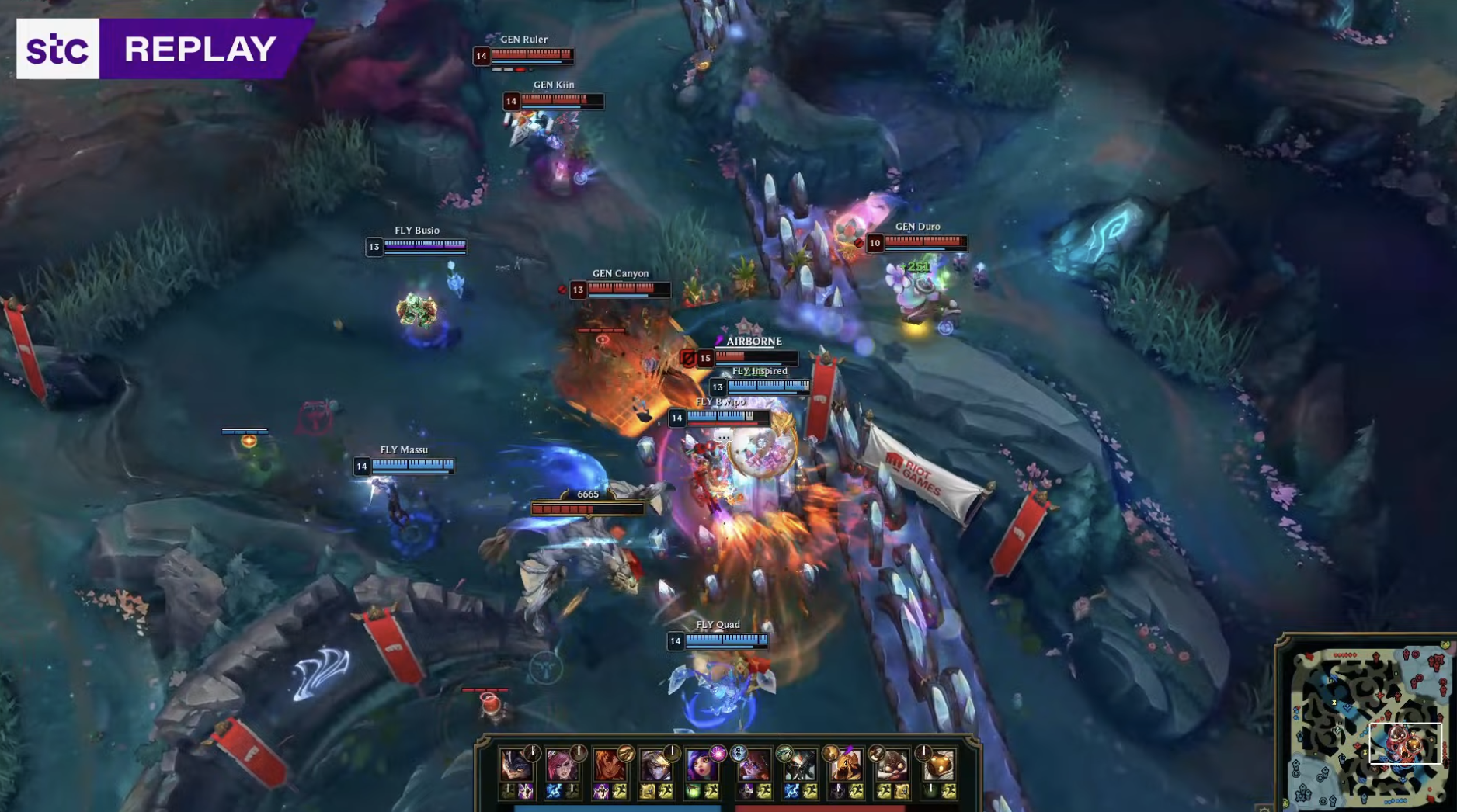Click the Ghost spell icon under FLY Quad's portrait
This screenshot has width=1457, height=812.
tap(602, 791)
